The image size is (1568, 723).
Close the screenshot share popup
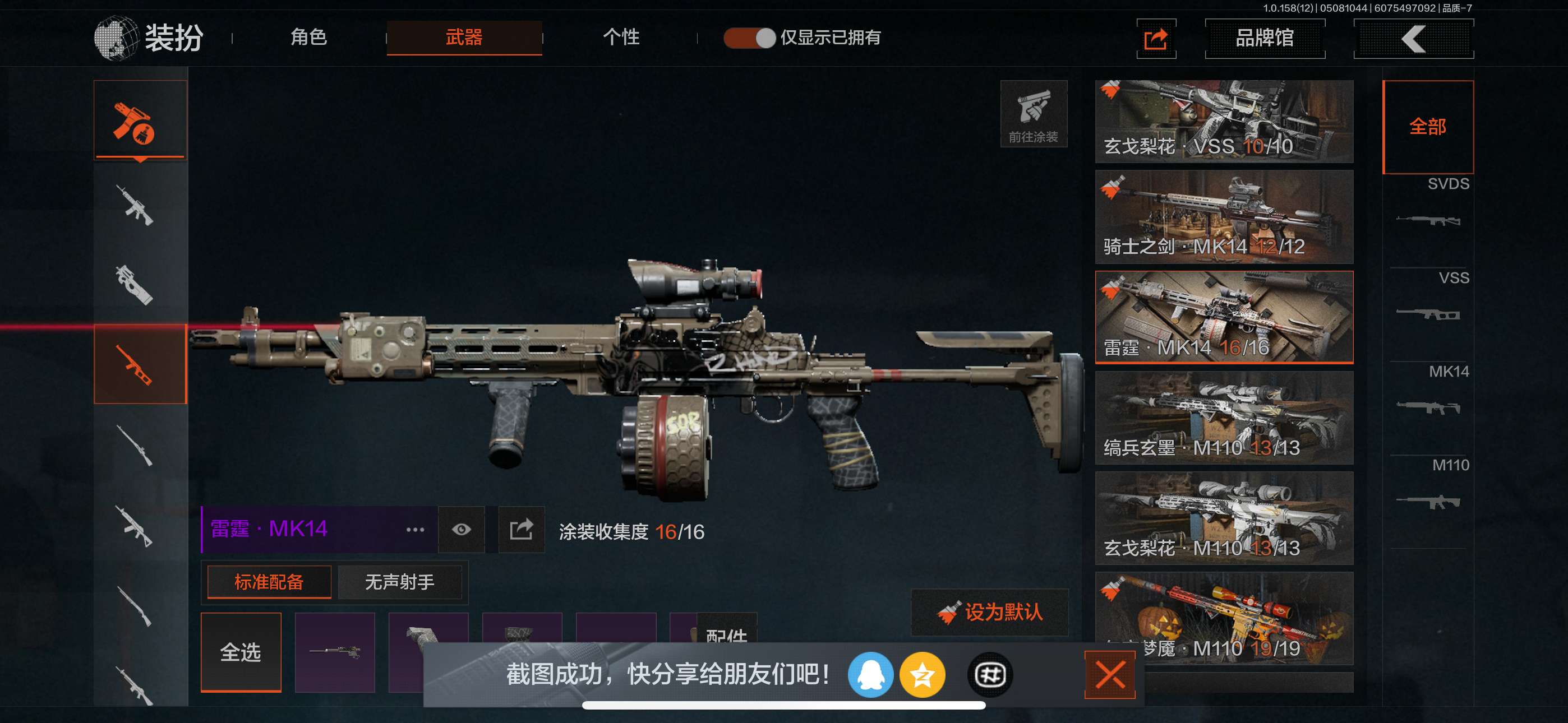[1110, 674]
